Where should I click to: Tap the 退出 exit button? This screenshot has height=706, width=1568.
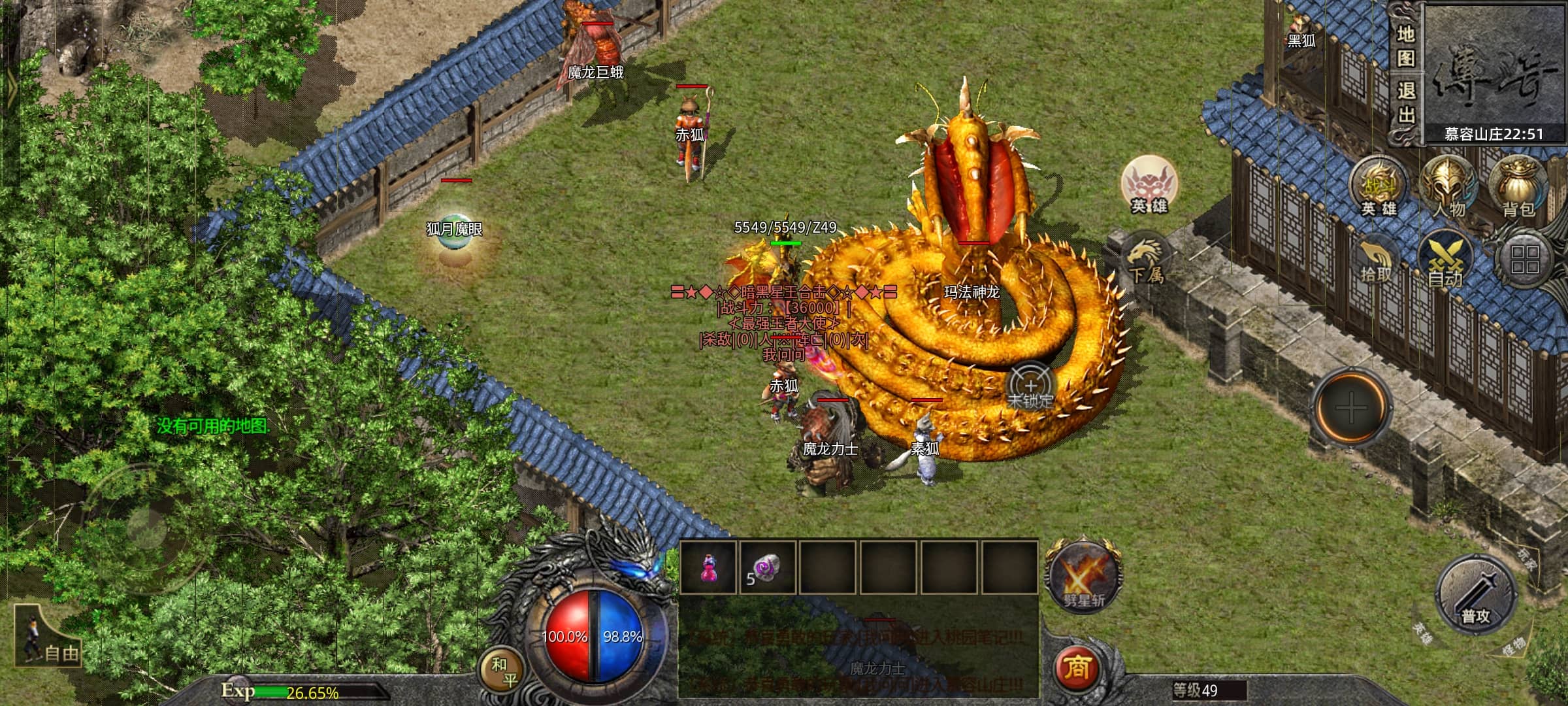click(1406, 103)
